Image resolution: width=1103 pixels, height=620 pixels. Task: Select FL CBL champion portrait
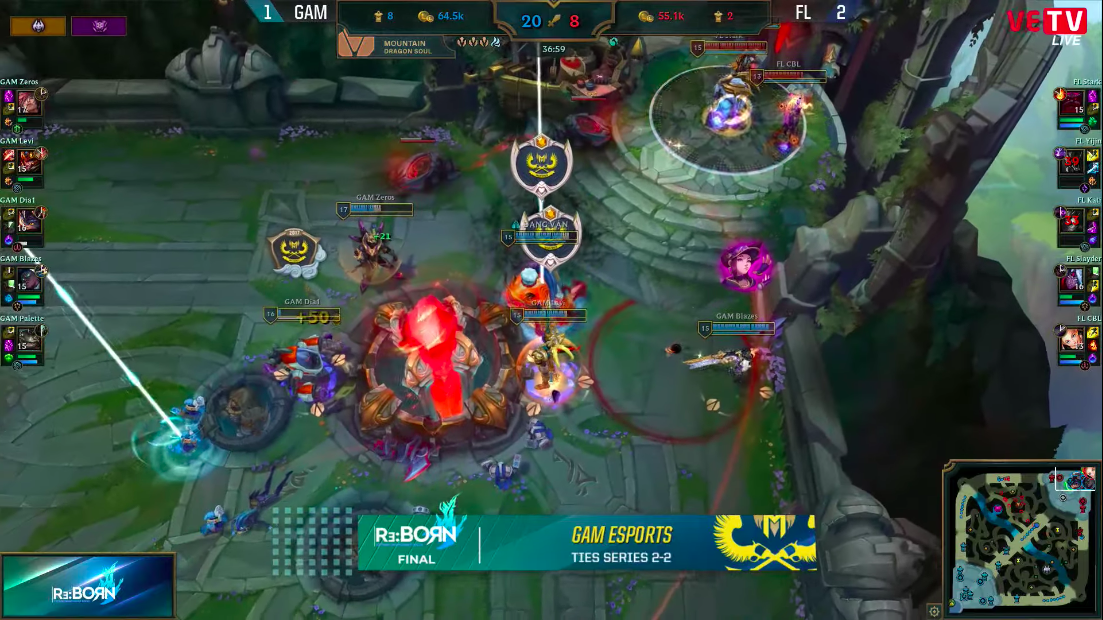(1073, 341)
